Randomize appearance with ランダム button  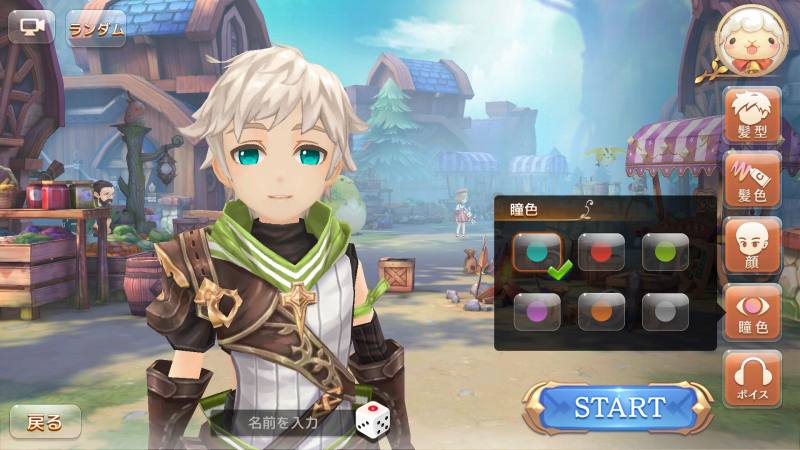click(97, 28)
